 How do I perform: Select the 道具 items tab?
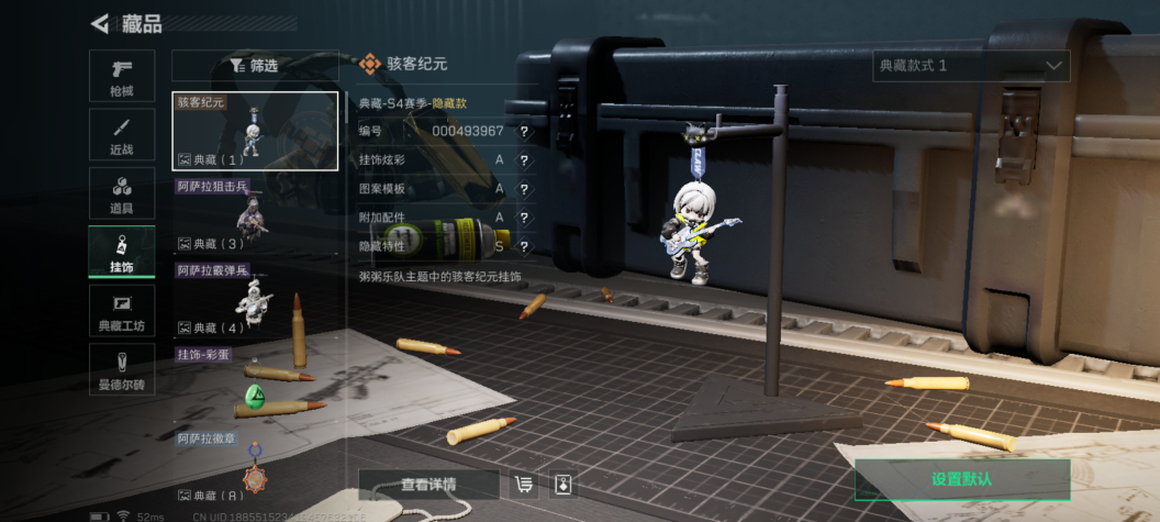122,194
